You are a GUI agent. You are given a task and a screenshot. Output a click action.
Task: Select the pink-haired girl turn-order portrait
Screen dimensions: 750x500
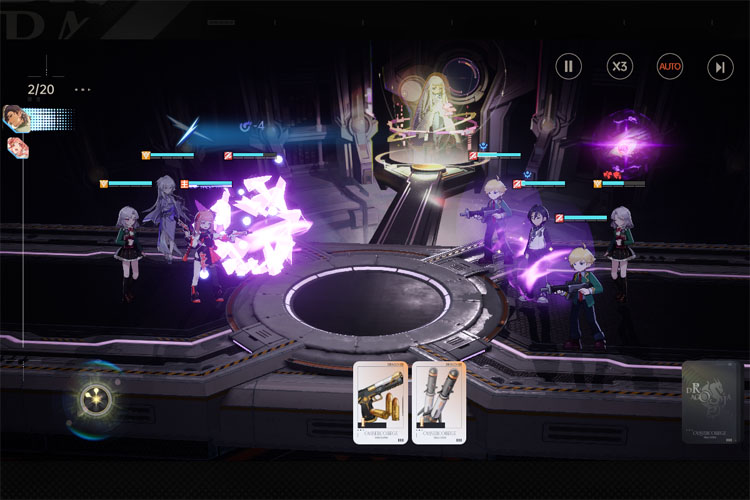tap(18, 148)
